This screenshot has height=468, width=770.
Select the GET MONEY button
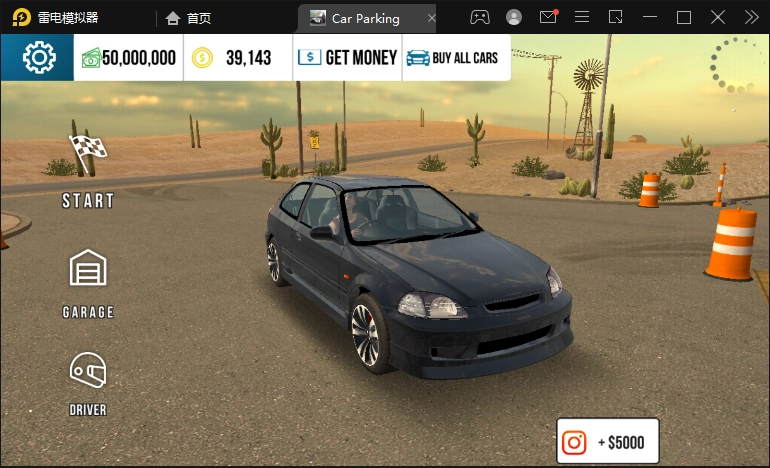(x=348, y=58)
